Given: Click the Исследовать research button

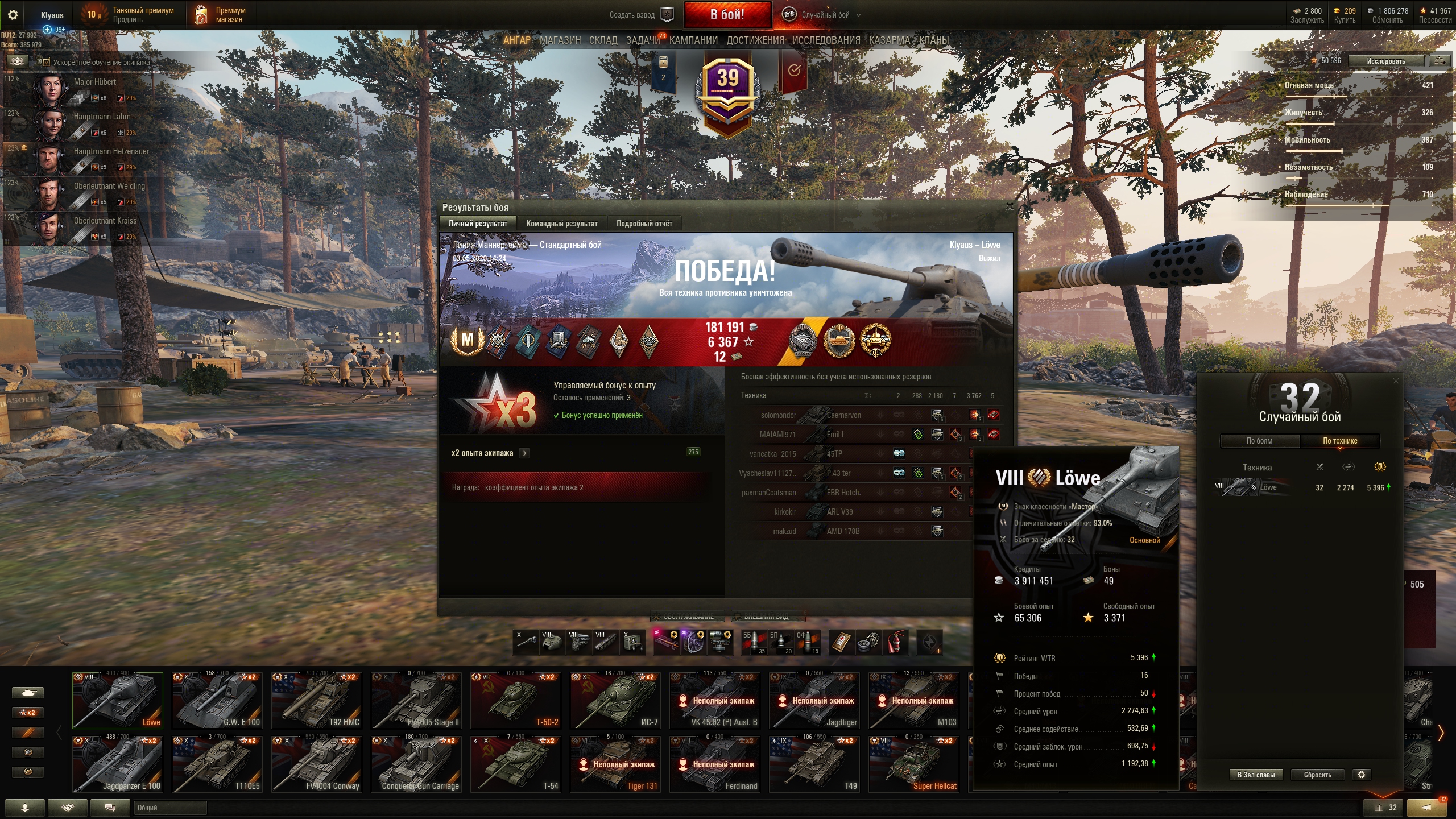Looking at the screenshot, I should click(x=1385, y=61).
